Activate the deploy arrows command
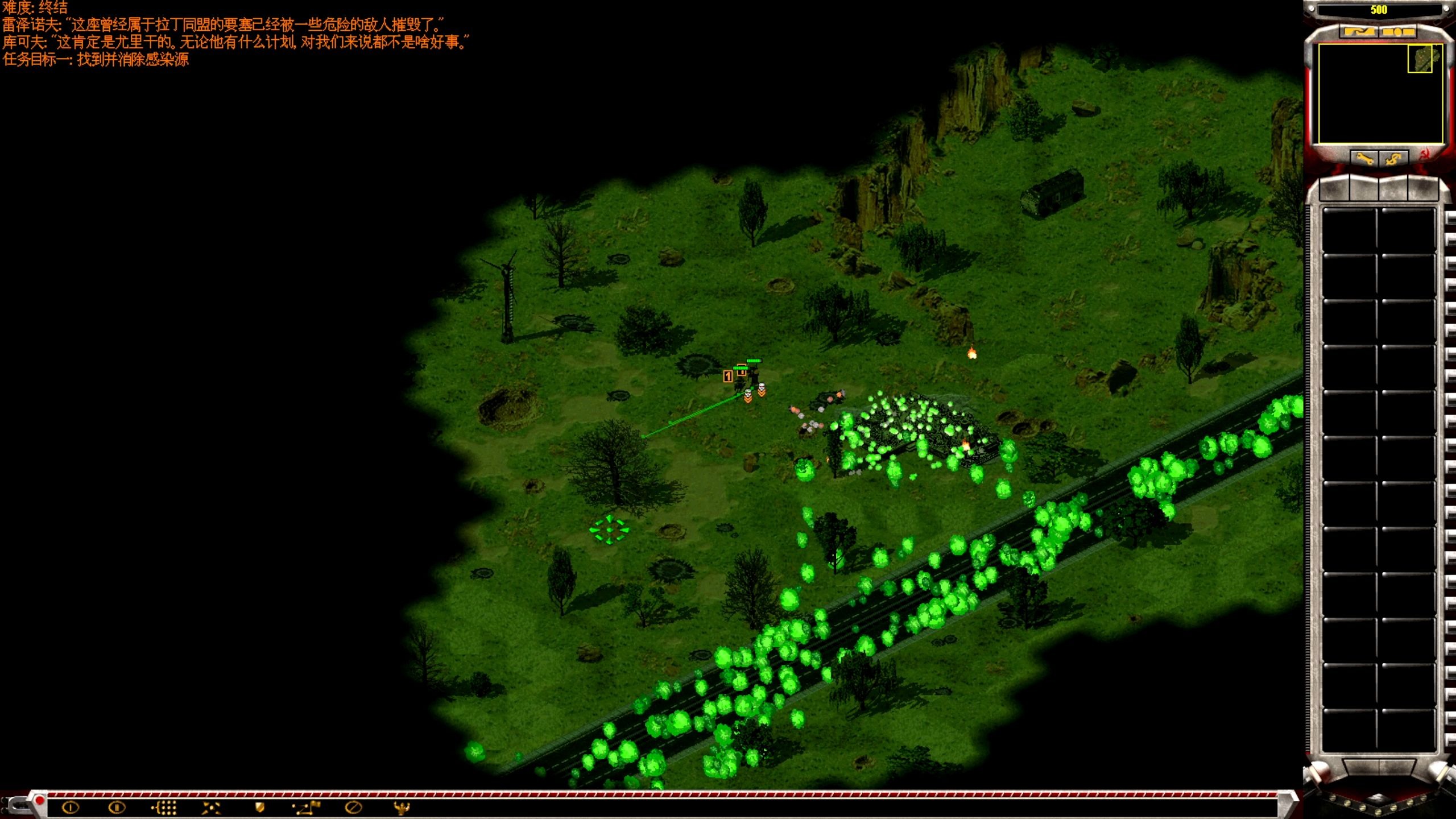This screenshot has width=1456, height=819. click(211, 807)
